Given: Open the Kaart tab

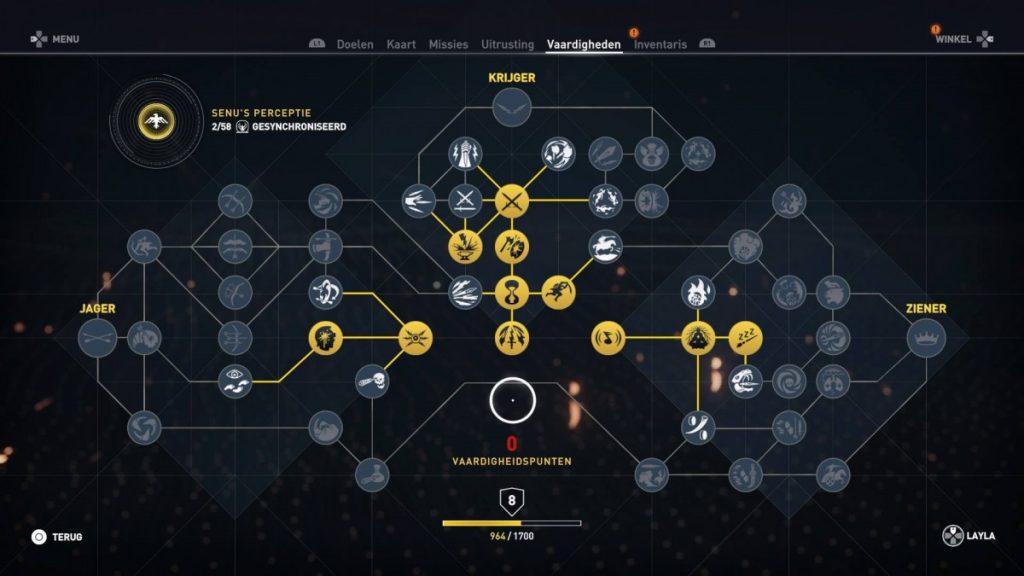Looking at the screenshot, I should 401,44.
